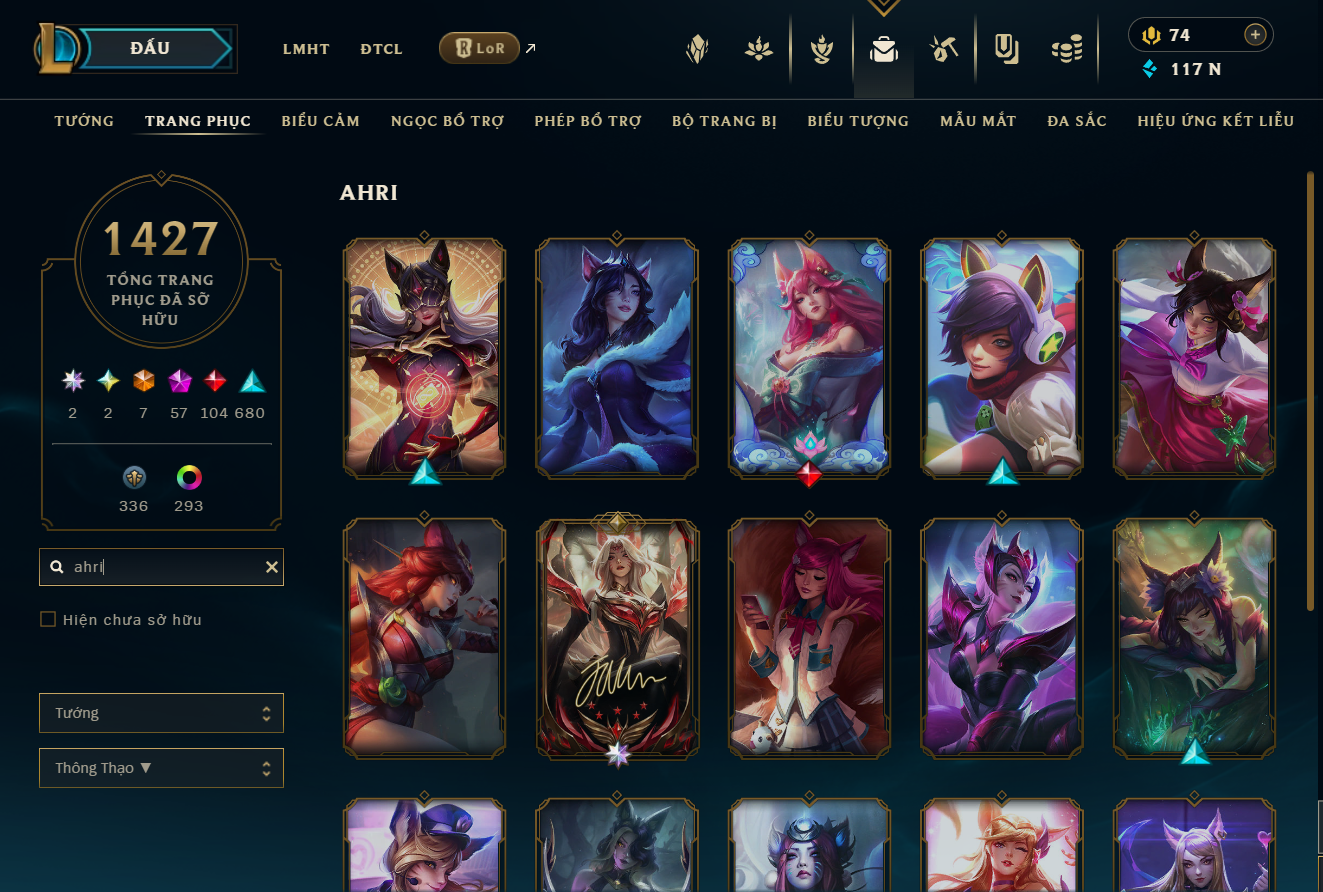This screenshot has height=892, width=1323.
Task: Switch to the MẪU MẮT tab
Action: (978, 121)
